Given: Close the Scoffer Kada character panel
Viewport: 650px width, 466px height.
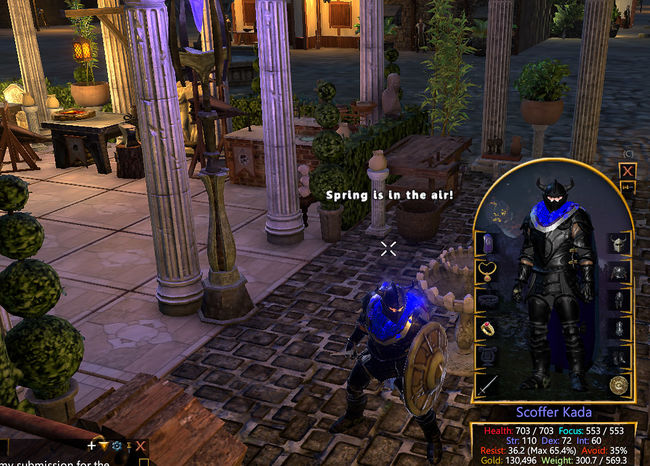Looking at the screenshot, I should (628, 170).
